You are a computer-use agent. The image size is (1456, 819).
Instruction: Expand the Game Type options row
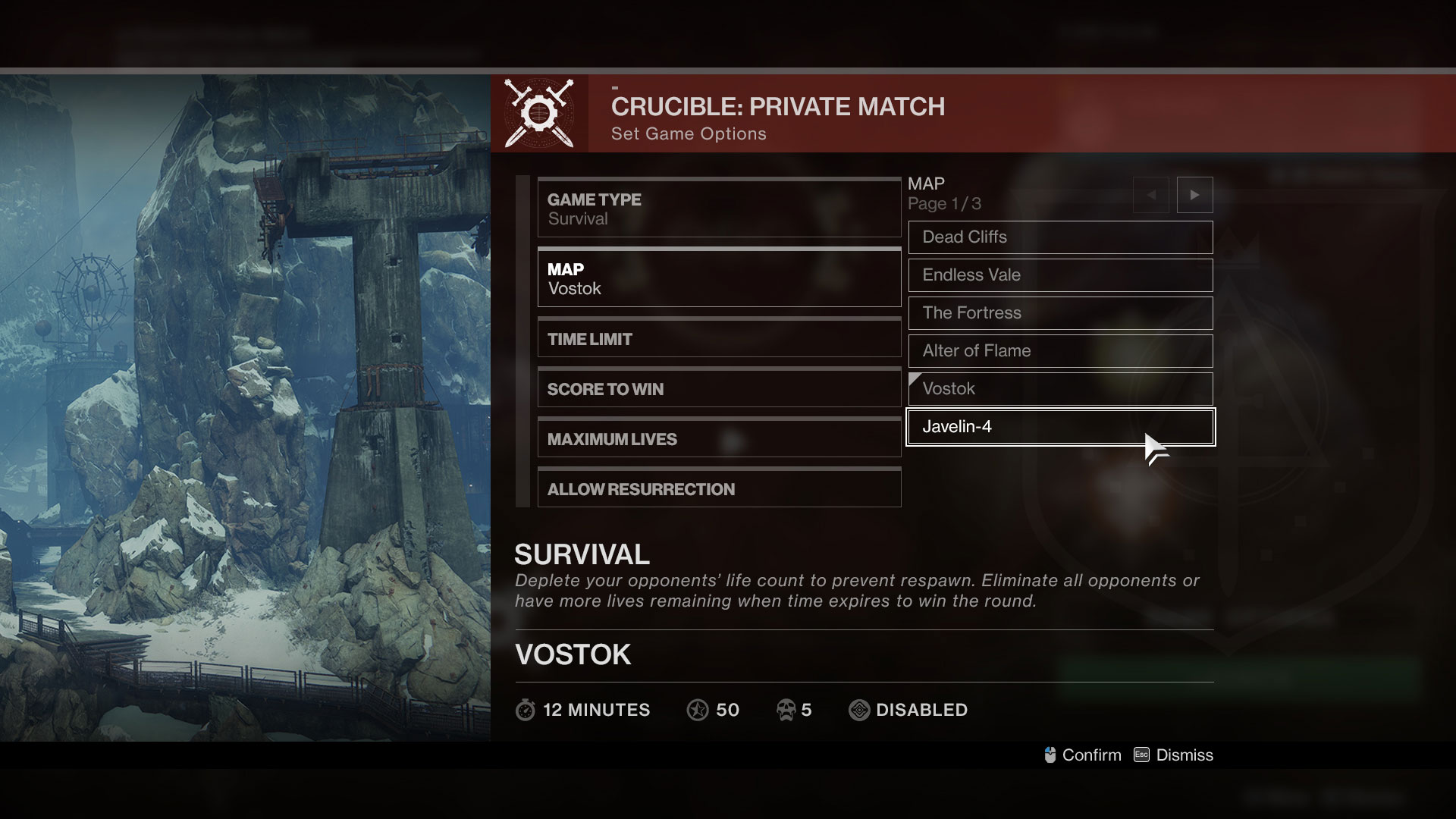tap(719, 207)
